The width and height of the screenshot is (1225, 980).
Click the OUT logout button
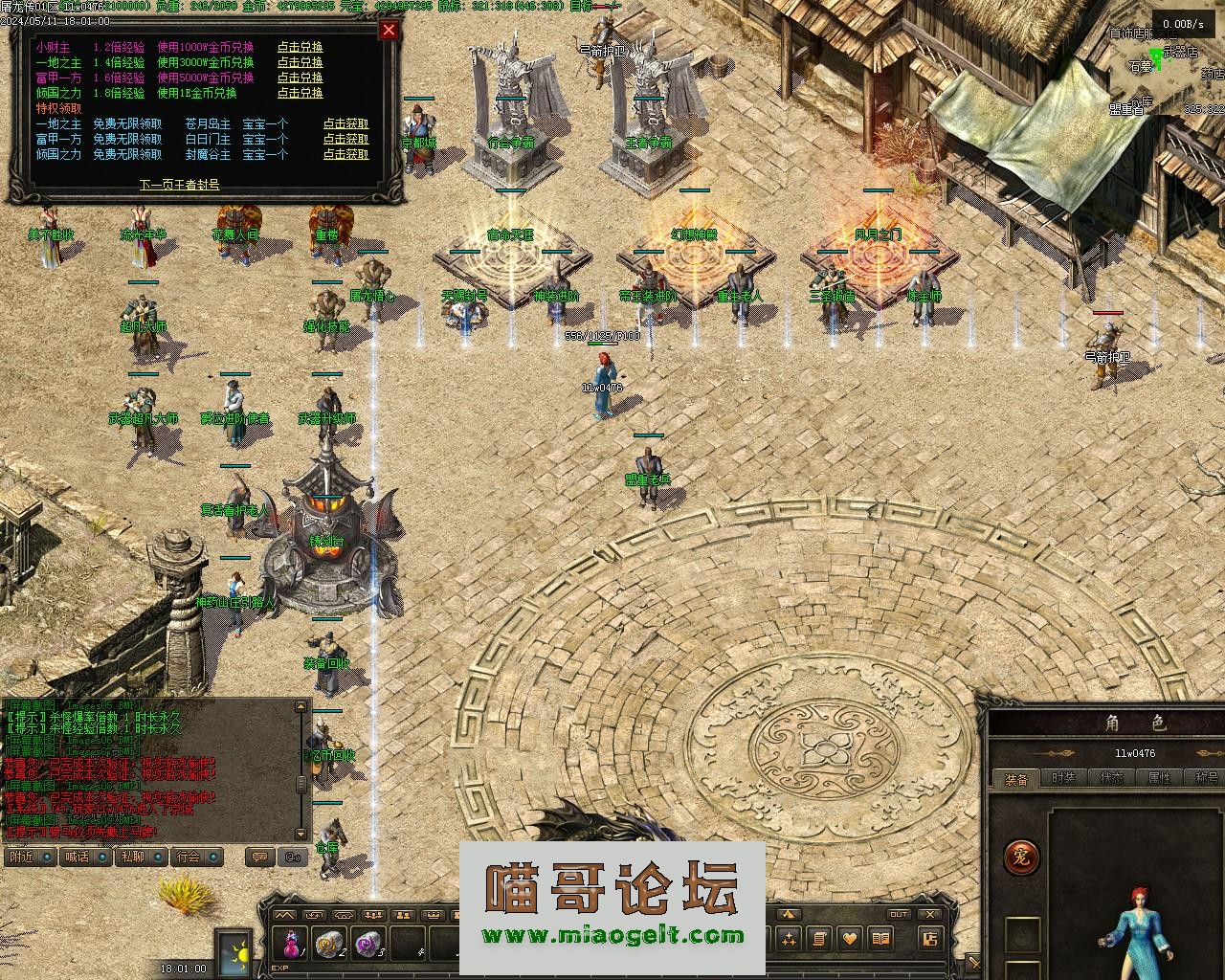899,915
